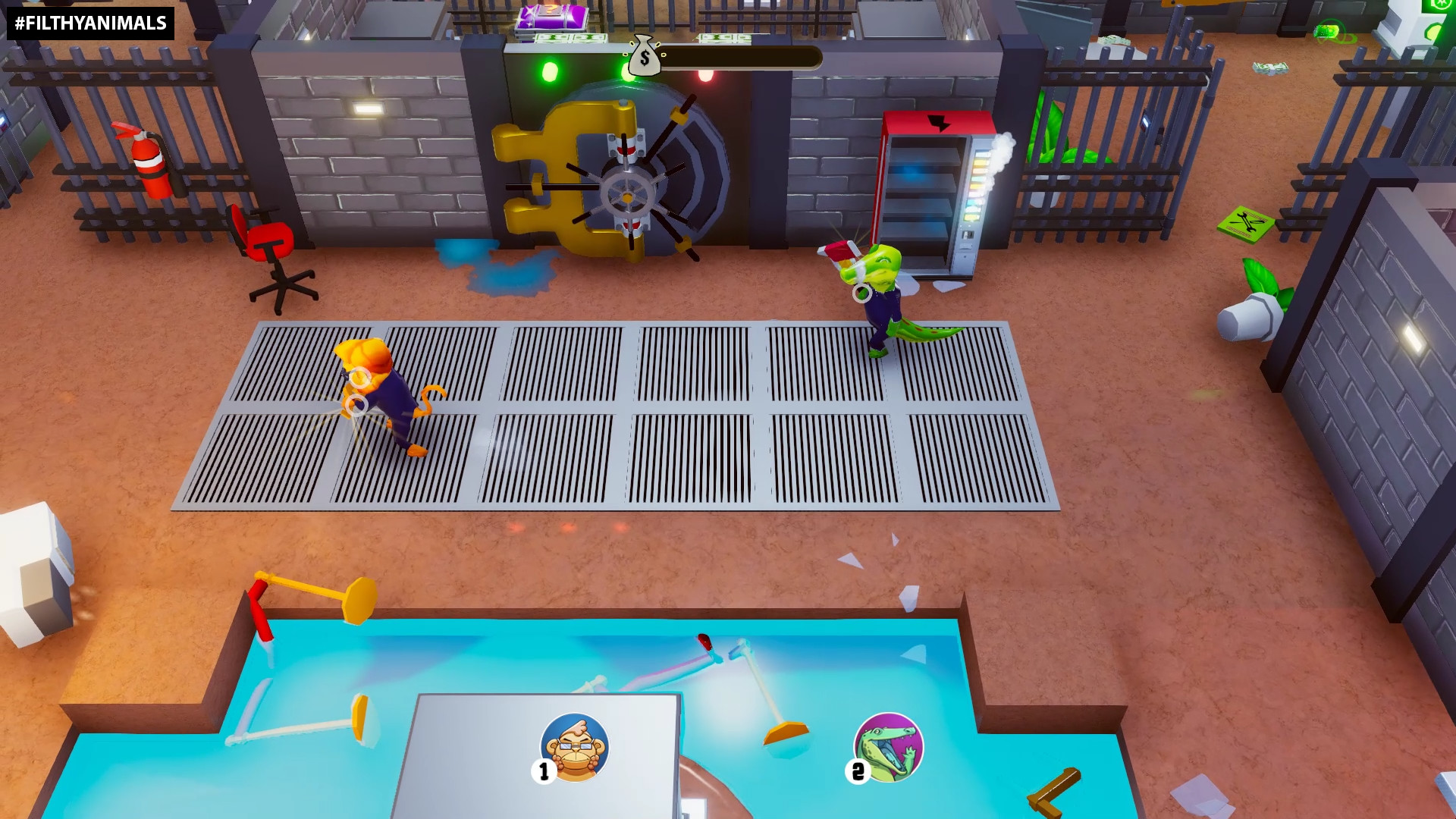Click the money progress bar at the top
Screen dimensions: 1456x819
tap(743, 55)
